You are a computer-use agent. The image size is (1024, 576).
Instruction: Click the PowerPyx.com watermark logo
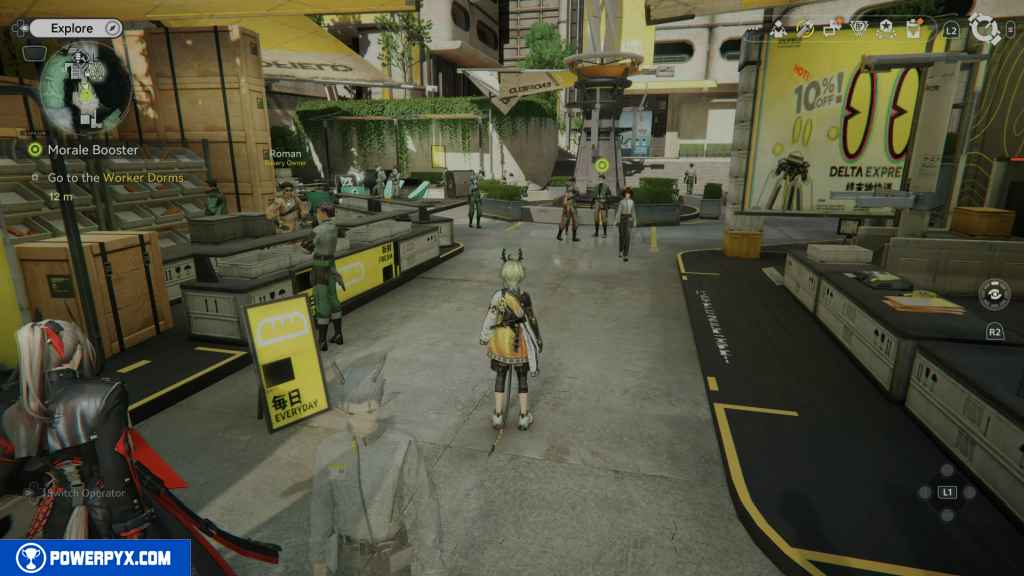click(x=95, y=558)
